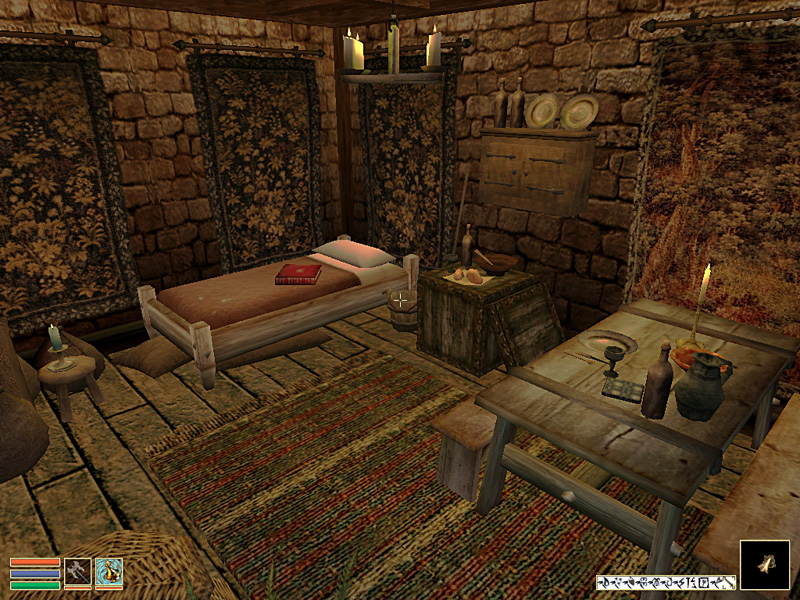Click the active magic effects icon strip
Screen dimensions: 800x600
[665, 582]
